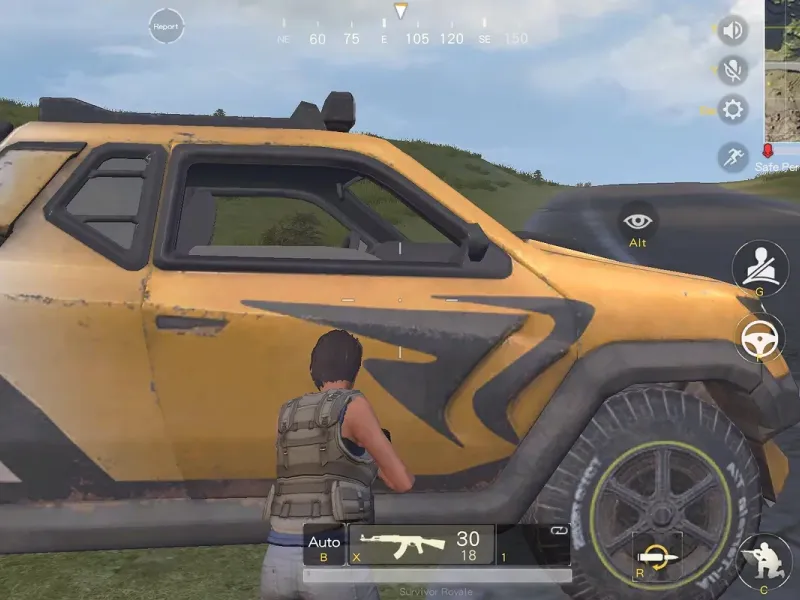The height and width of the screenshot is (600, 800).
Task: Toggle the speaker sound icon
Action: point(733,30)
